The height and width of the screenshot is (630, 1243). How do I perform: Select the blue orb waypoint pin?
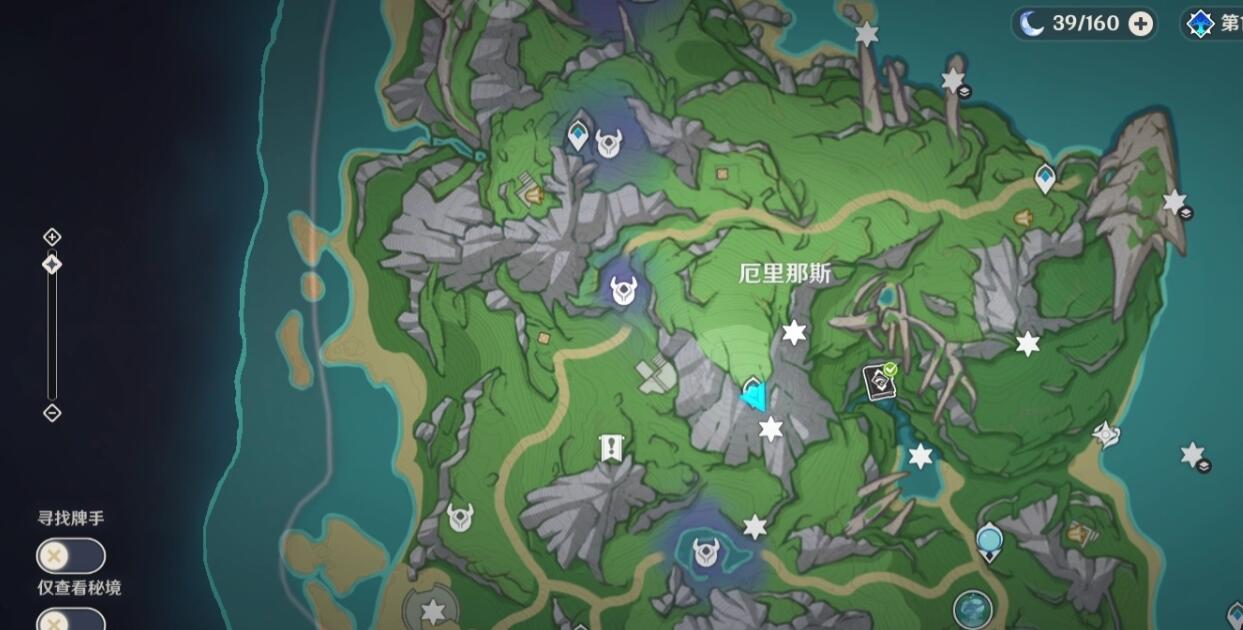pyautogui.click(x=989, y=541)
